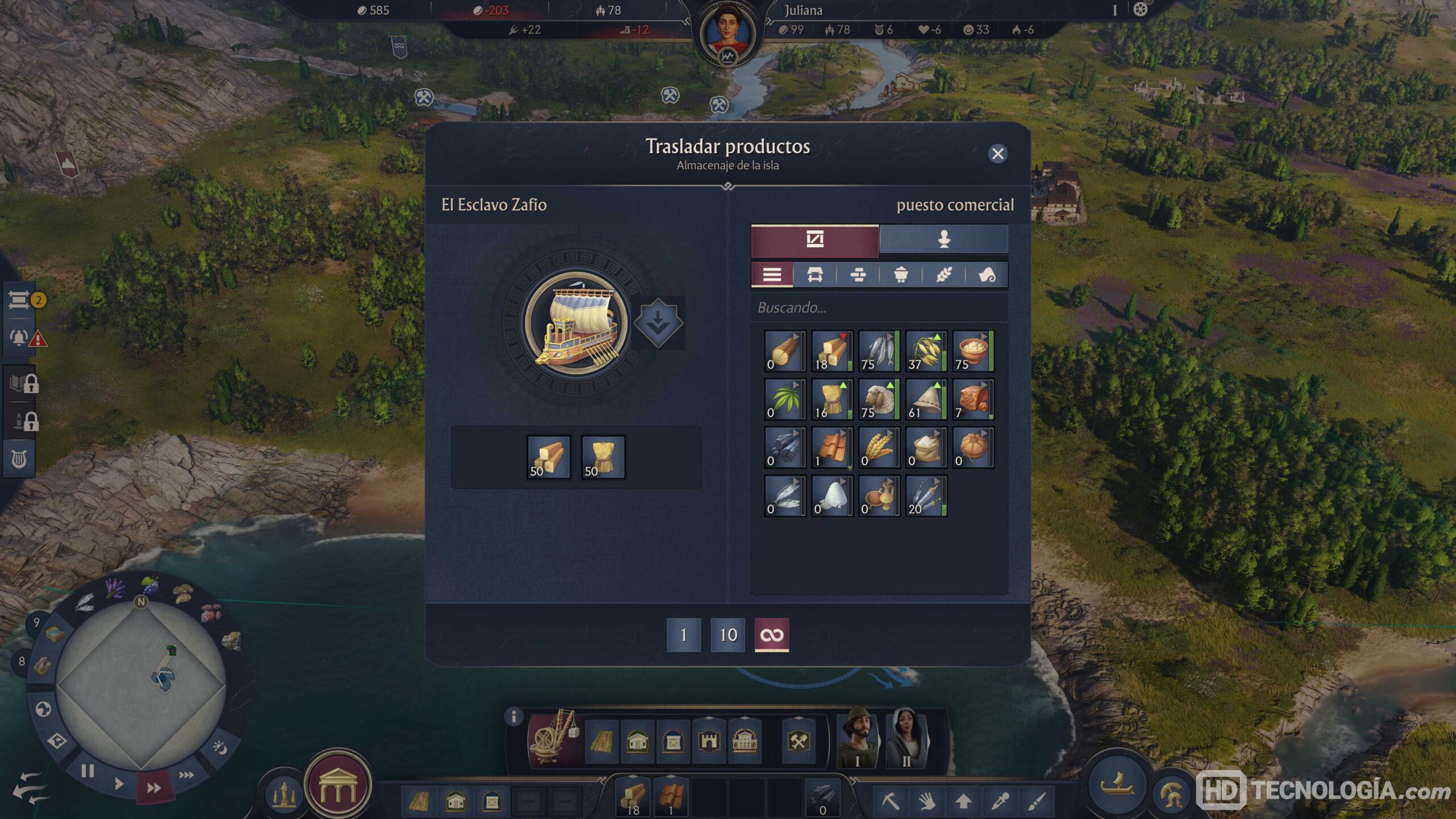Select transfer amount 1

(683, 635)
